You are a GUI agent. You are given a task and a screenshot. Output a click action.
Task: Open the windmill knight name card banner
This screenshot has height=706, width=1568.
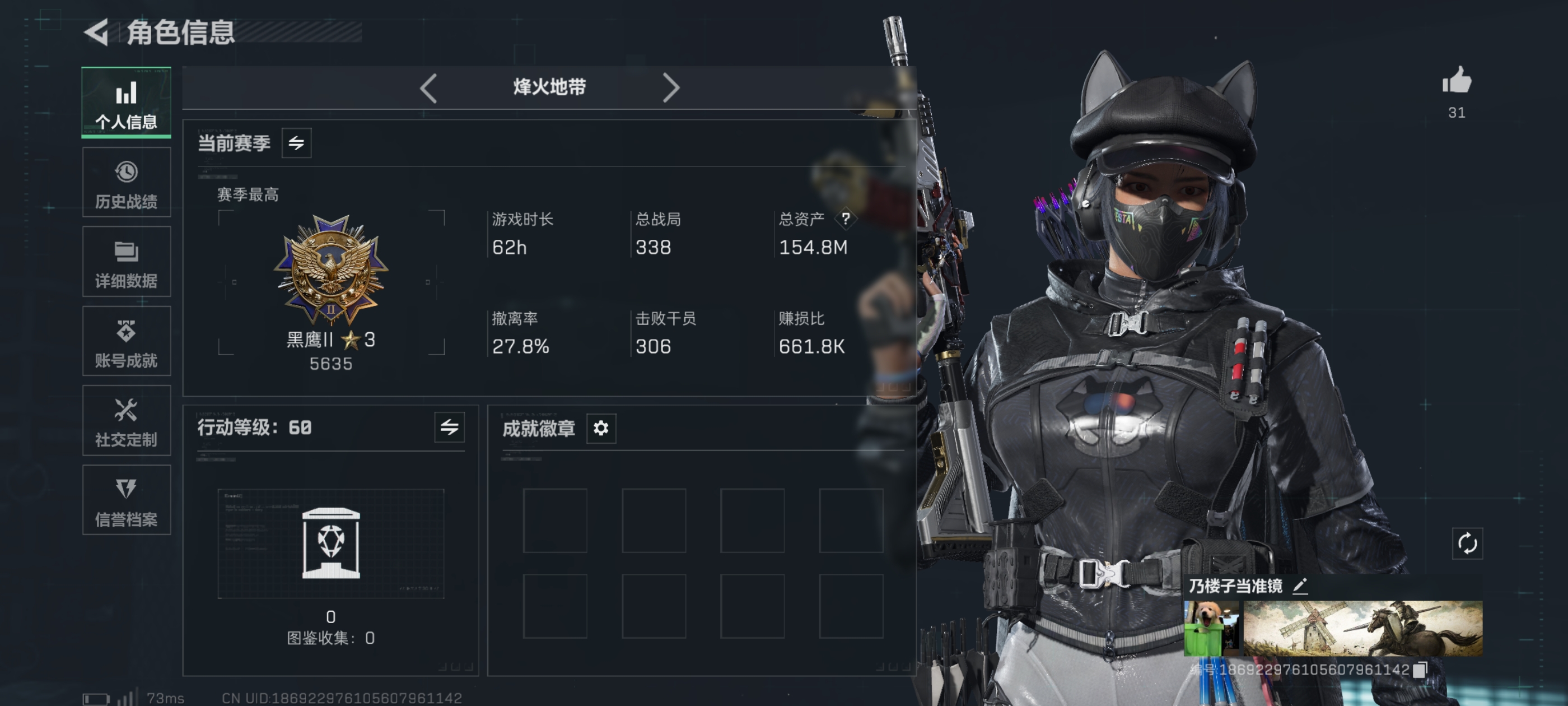pyautogui.click(x=1362, y=628)
